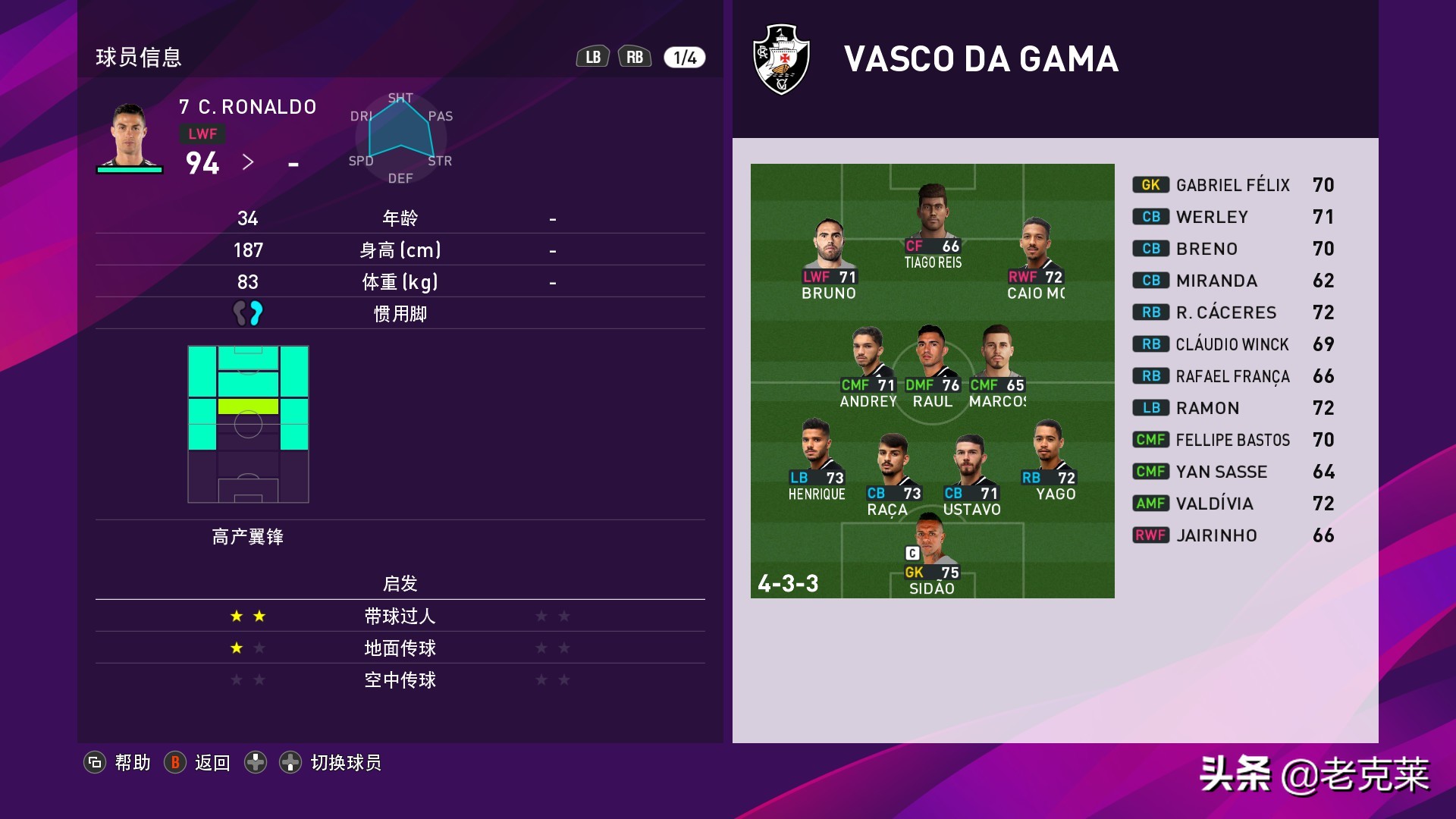Select substitute goalkeeper Gabriel Félix
Viewport: 1456px width, 819px height.
coord(1232,185)
